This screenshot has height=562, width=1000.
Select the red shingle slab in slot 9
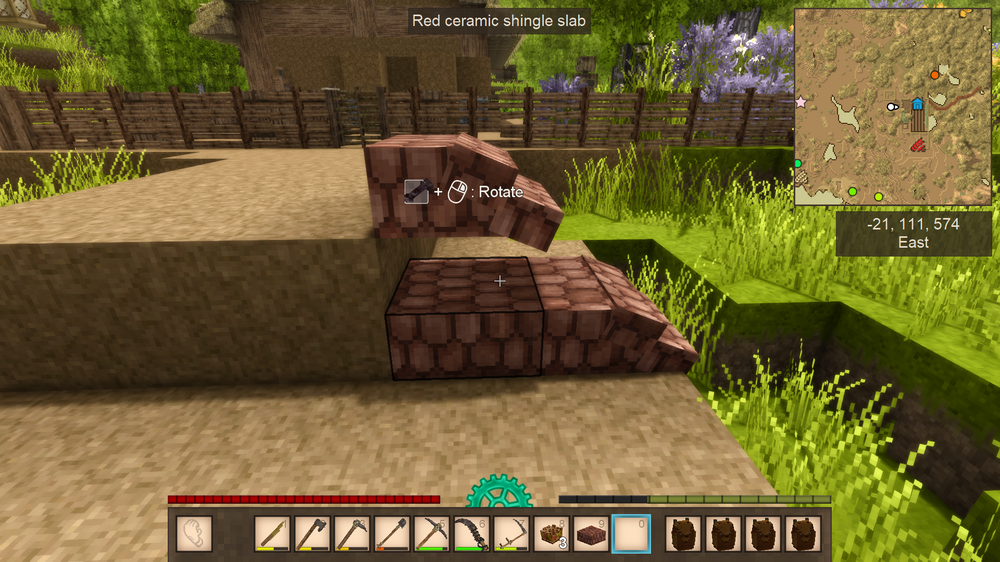592,533
